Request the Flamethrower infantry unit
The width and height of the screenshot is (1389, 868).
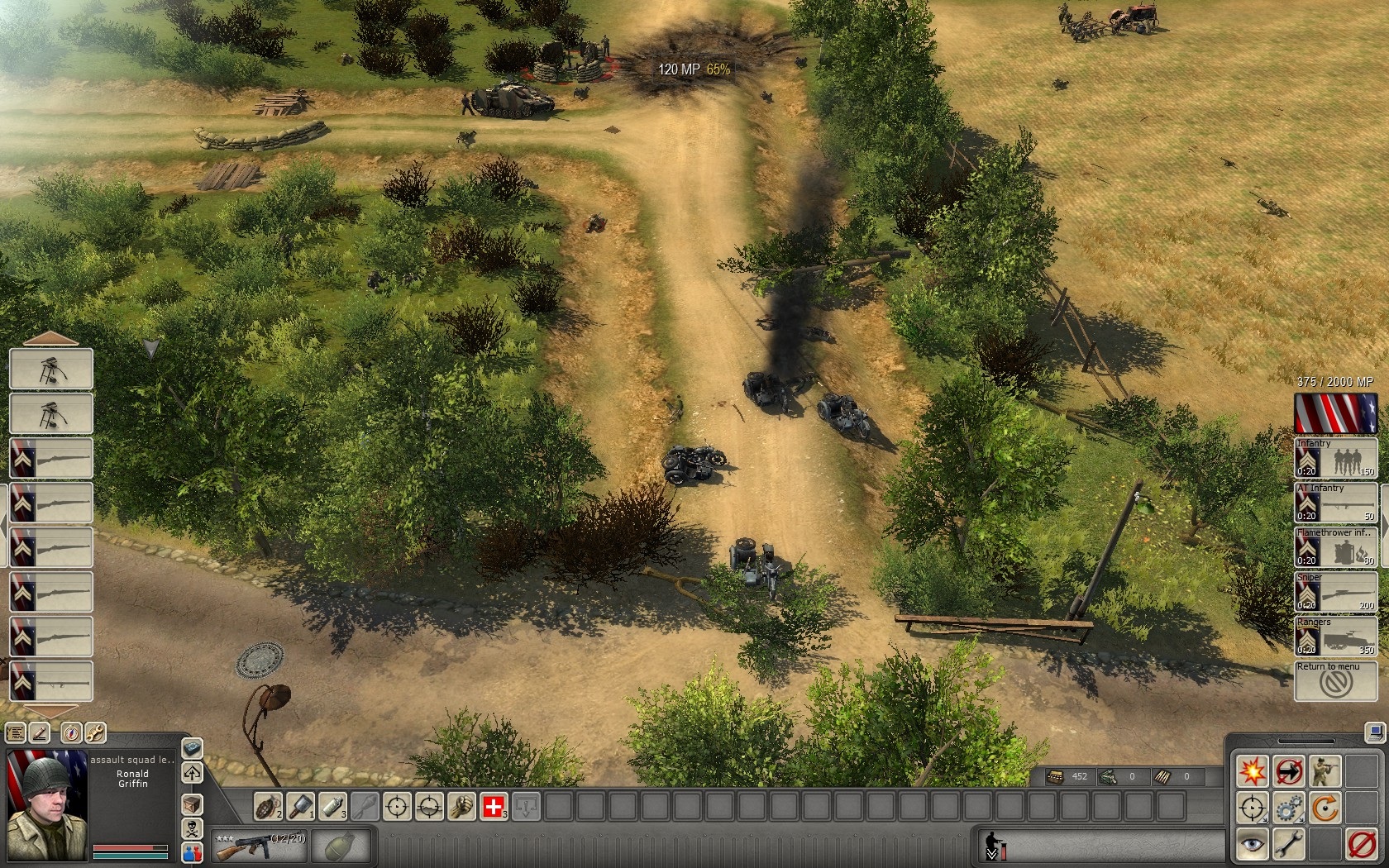[x=1335, y=548]
